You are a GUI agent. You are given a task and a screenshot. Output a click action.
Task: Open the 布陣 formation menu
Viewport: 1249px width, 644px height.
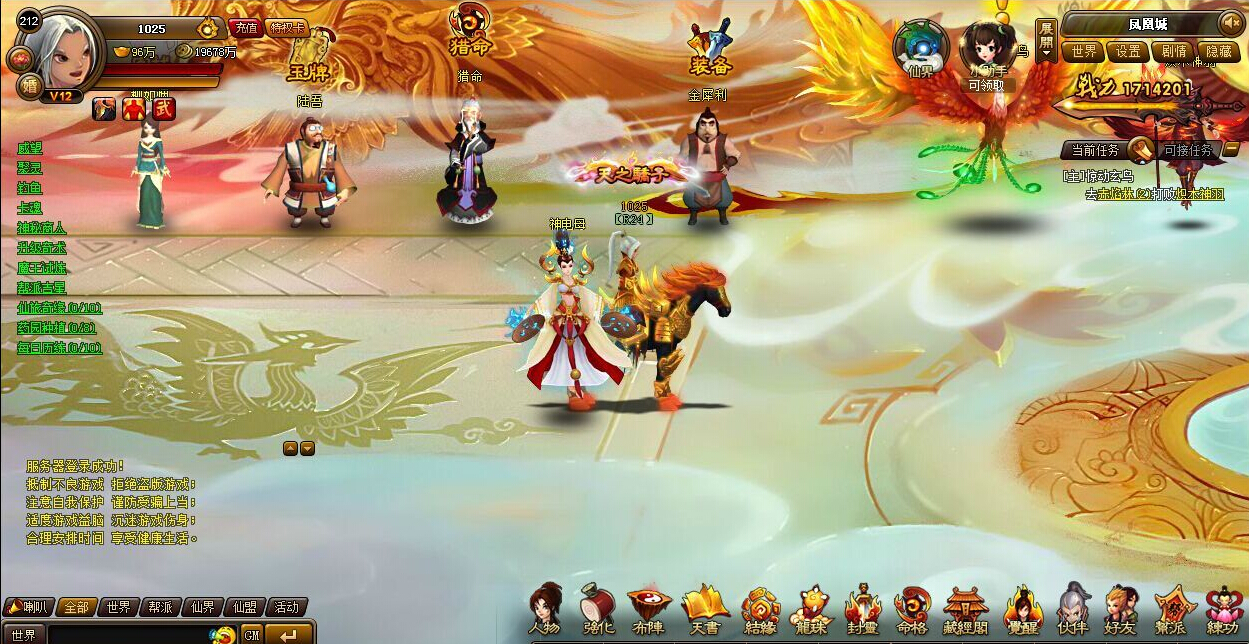(x=650, y=609)
